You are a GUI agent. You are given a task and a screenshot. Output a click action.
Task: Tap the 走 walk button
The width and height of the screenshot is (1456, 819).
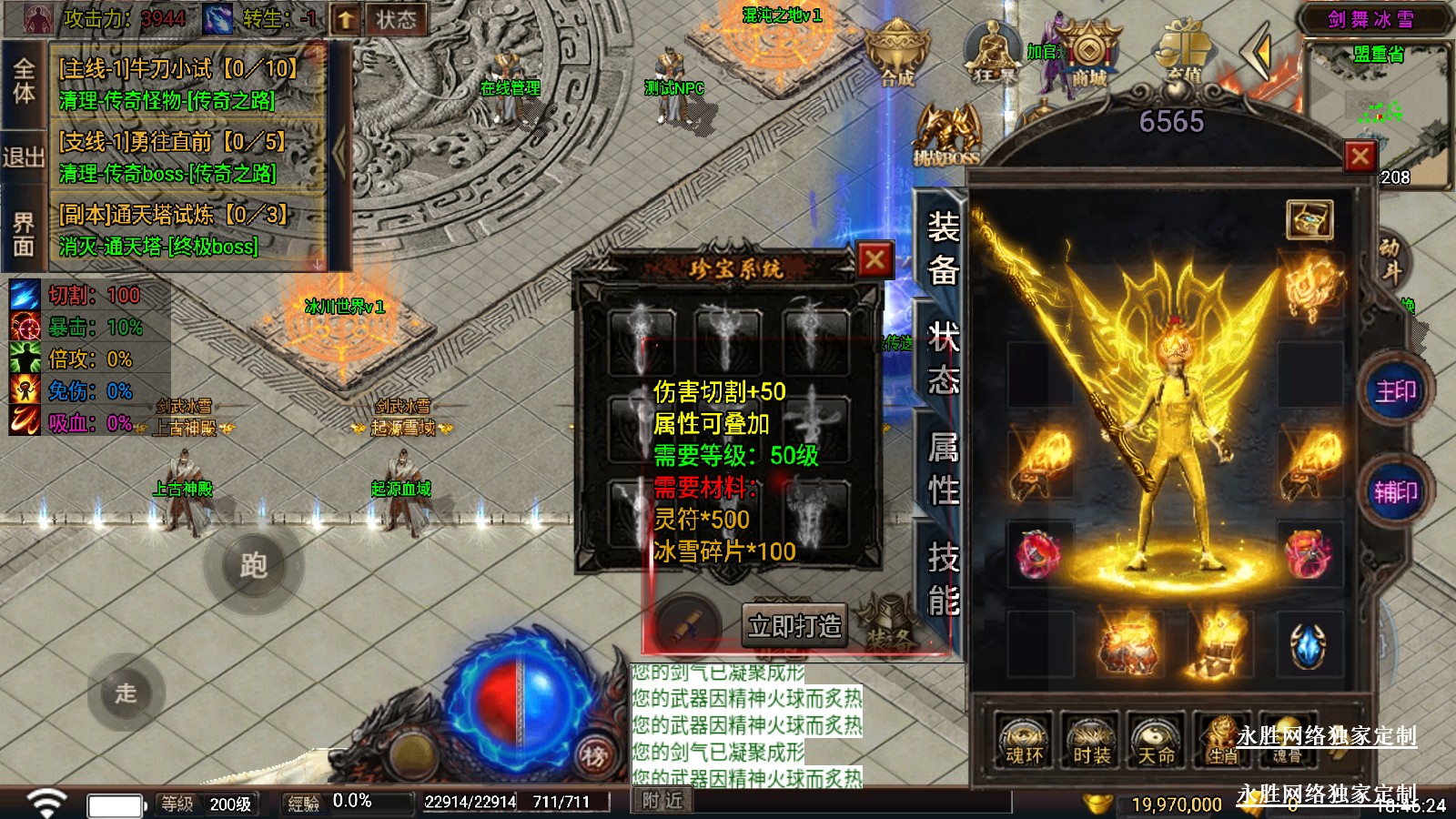(x=126, y=693)
